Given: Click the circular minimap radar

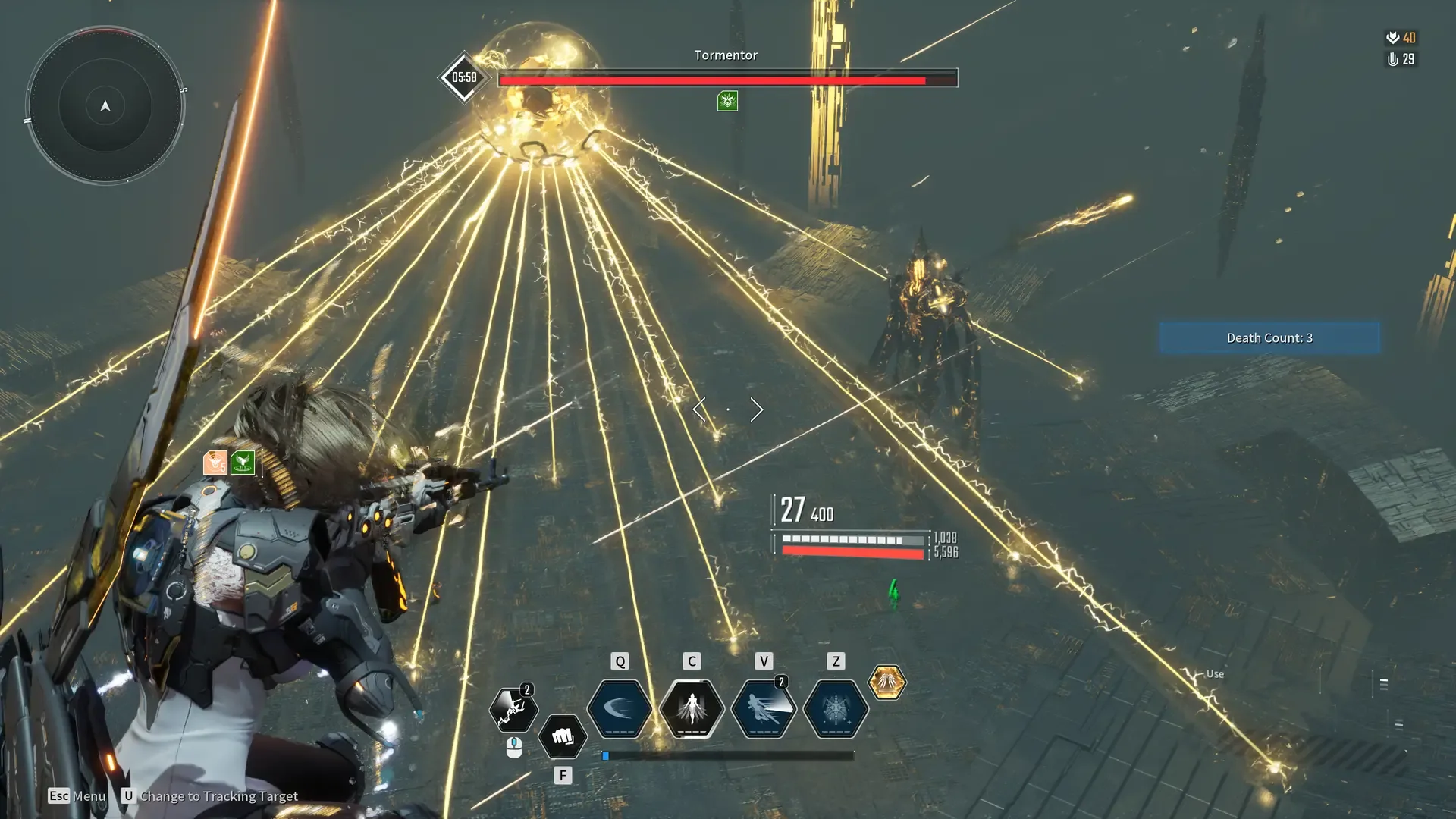Looking at the screenshot, I should [105, 105].
